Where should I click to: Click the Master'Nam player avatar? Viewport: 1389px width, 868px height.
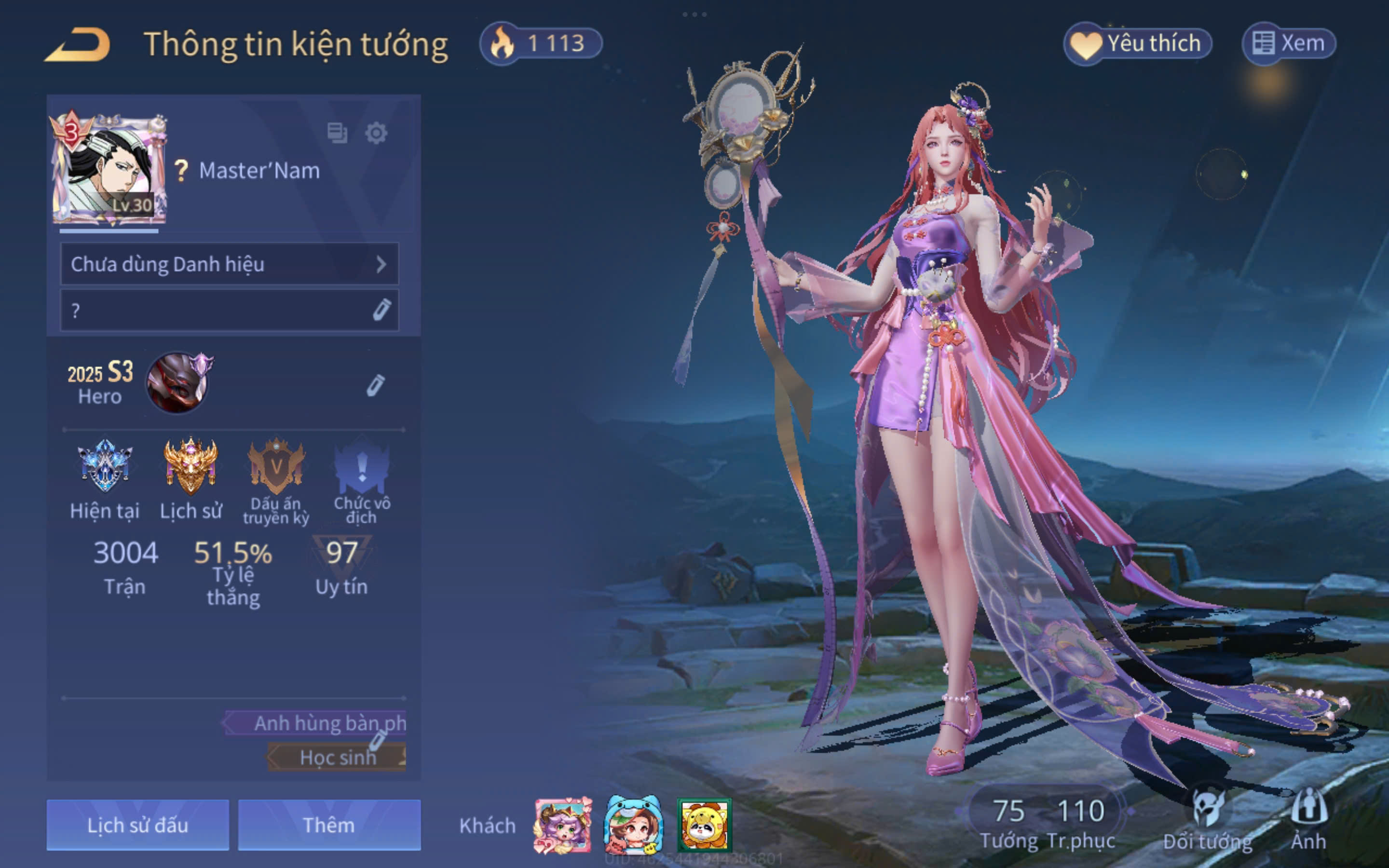pyautogui.click(x=109, y=170)
